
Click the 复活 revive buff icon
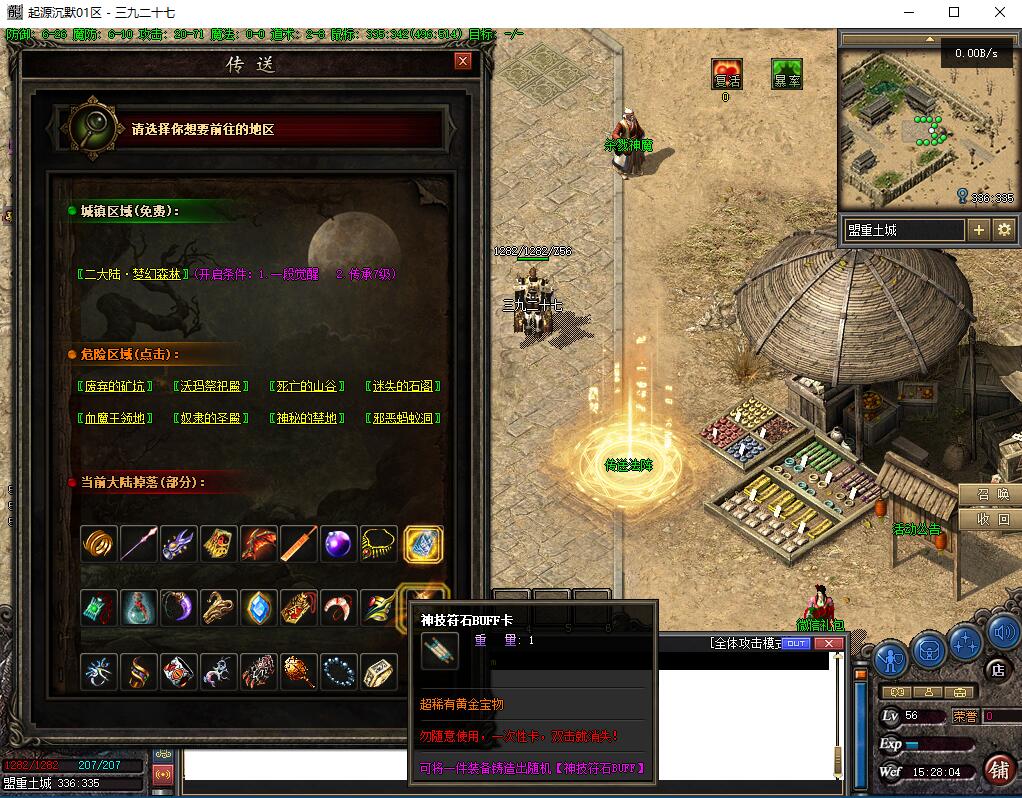pyautogui.click(x=727, y=76)
